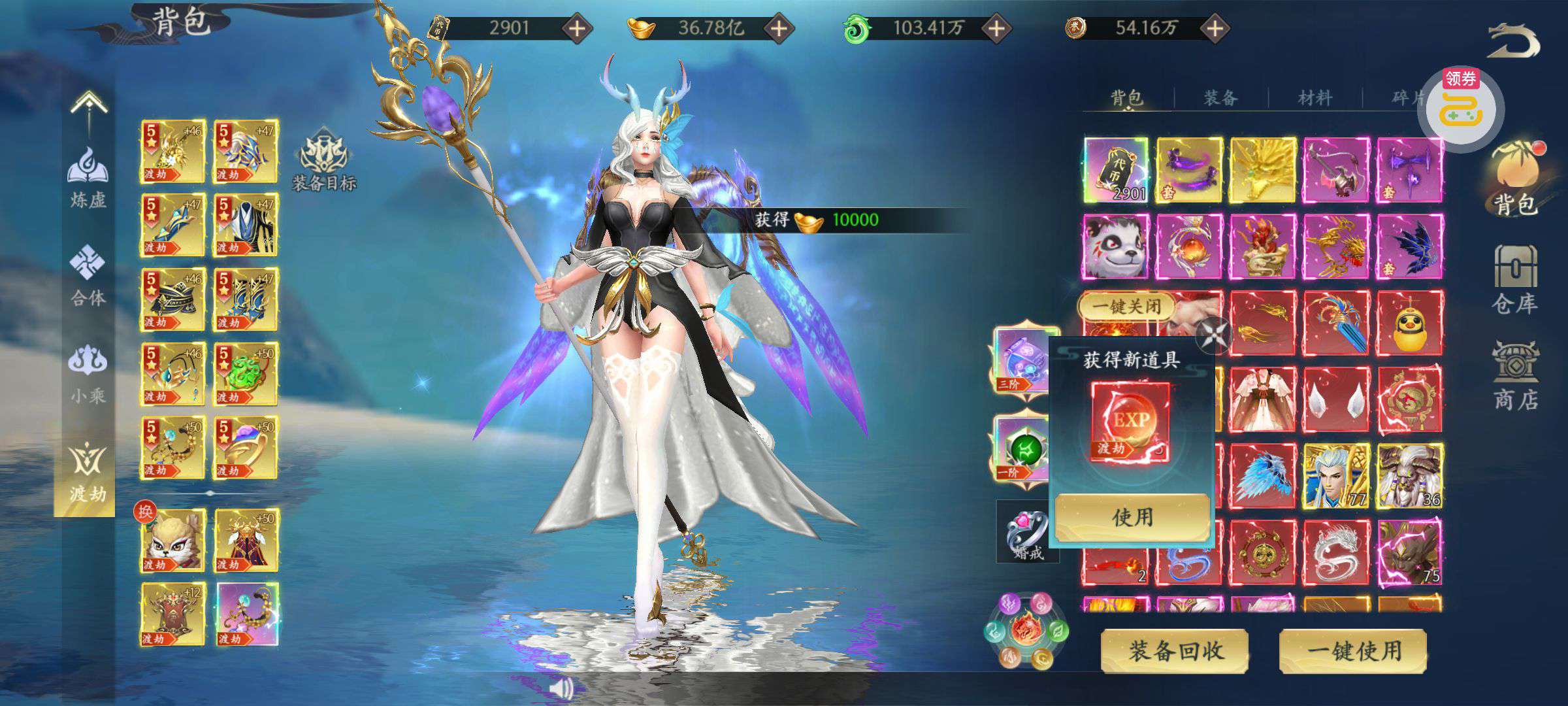The width and height of the screenshot is (1568, 706).
Task: Select the 代币 token item stack
Action: click(1116, 170)
